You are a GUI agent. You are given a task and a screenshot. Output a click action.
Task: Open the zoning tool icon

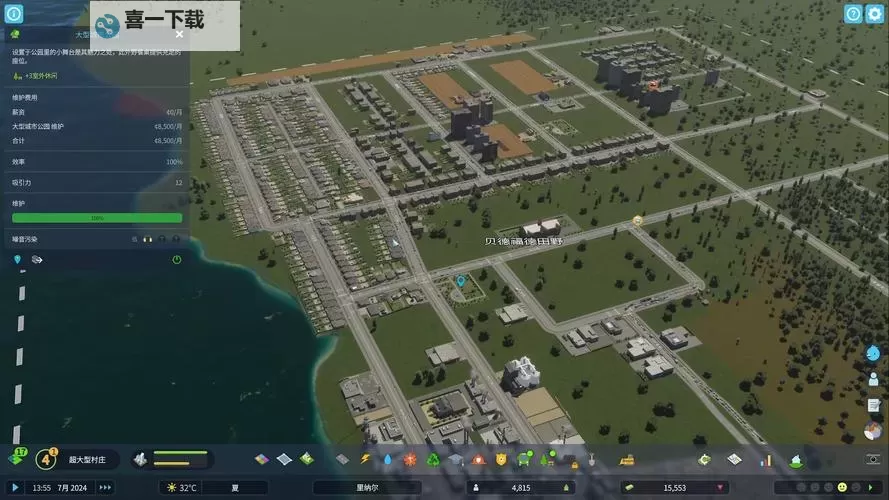pos(262,459)
